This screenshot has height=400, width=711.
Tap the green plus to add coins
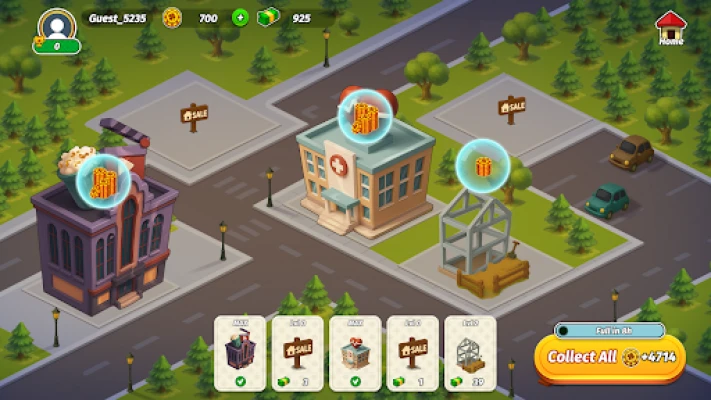tap(240, 17)
